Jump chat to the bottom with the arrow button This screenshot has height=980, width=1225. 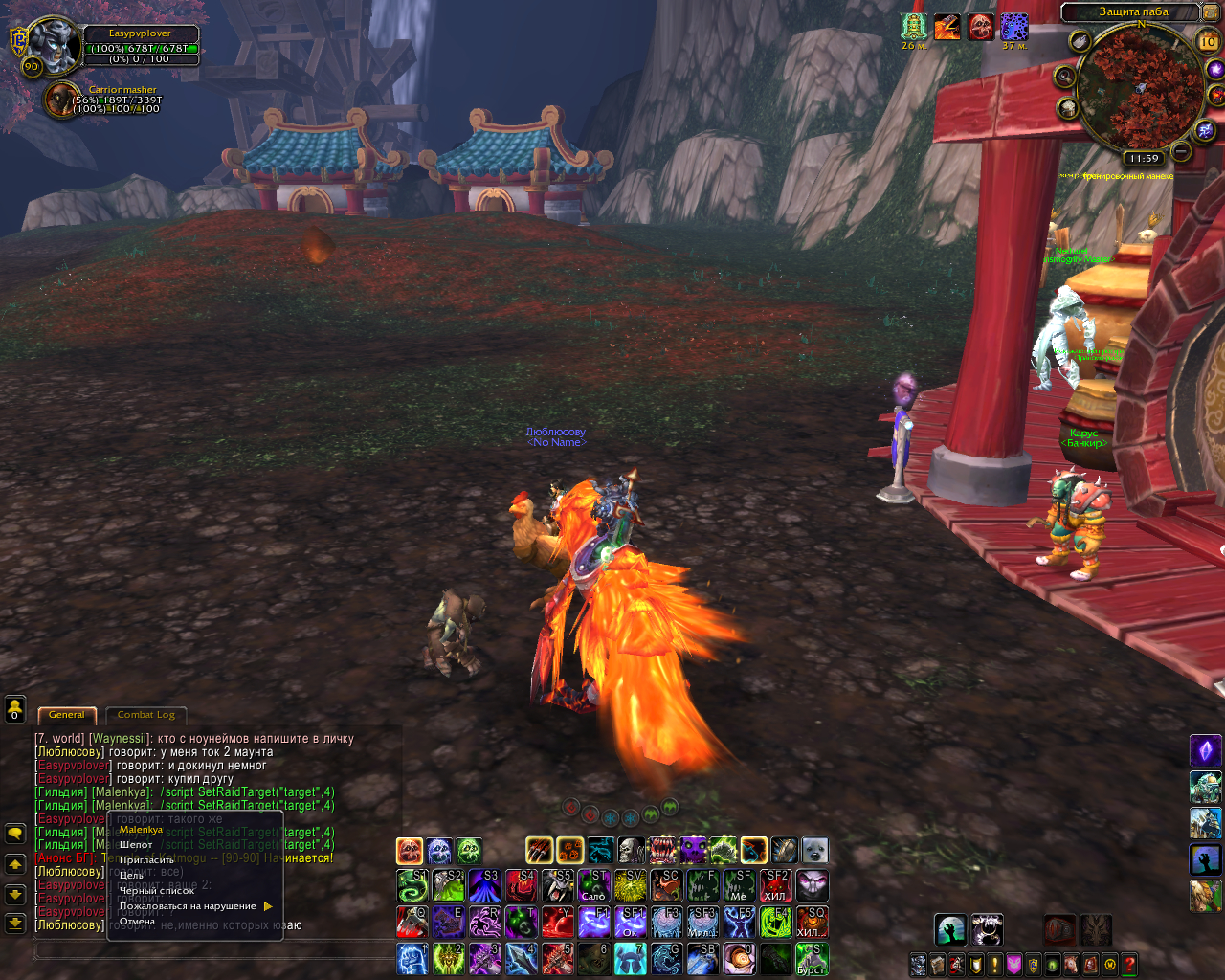pos(15,924)
